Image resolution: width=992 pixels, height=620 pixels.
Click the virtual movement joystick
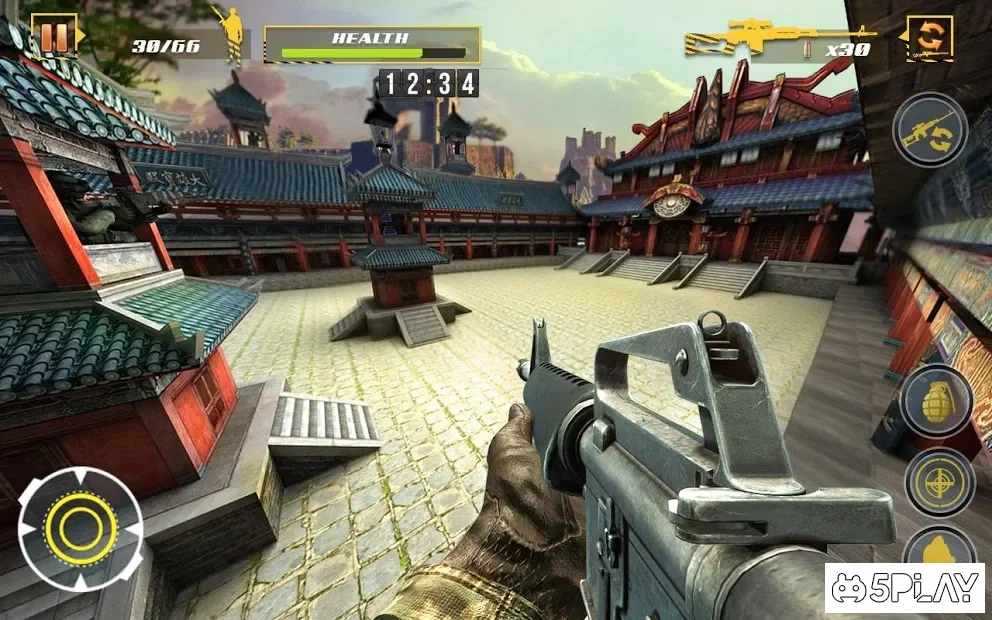point(80,528)
